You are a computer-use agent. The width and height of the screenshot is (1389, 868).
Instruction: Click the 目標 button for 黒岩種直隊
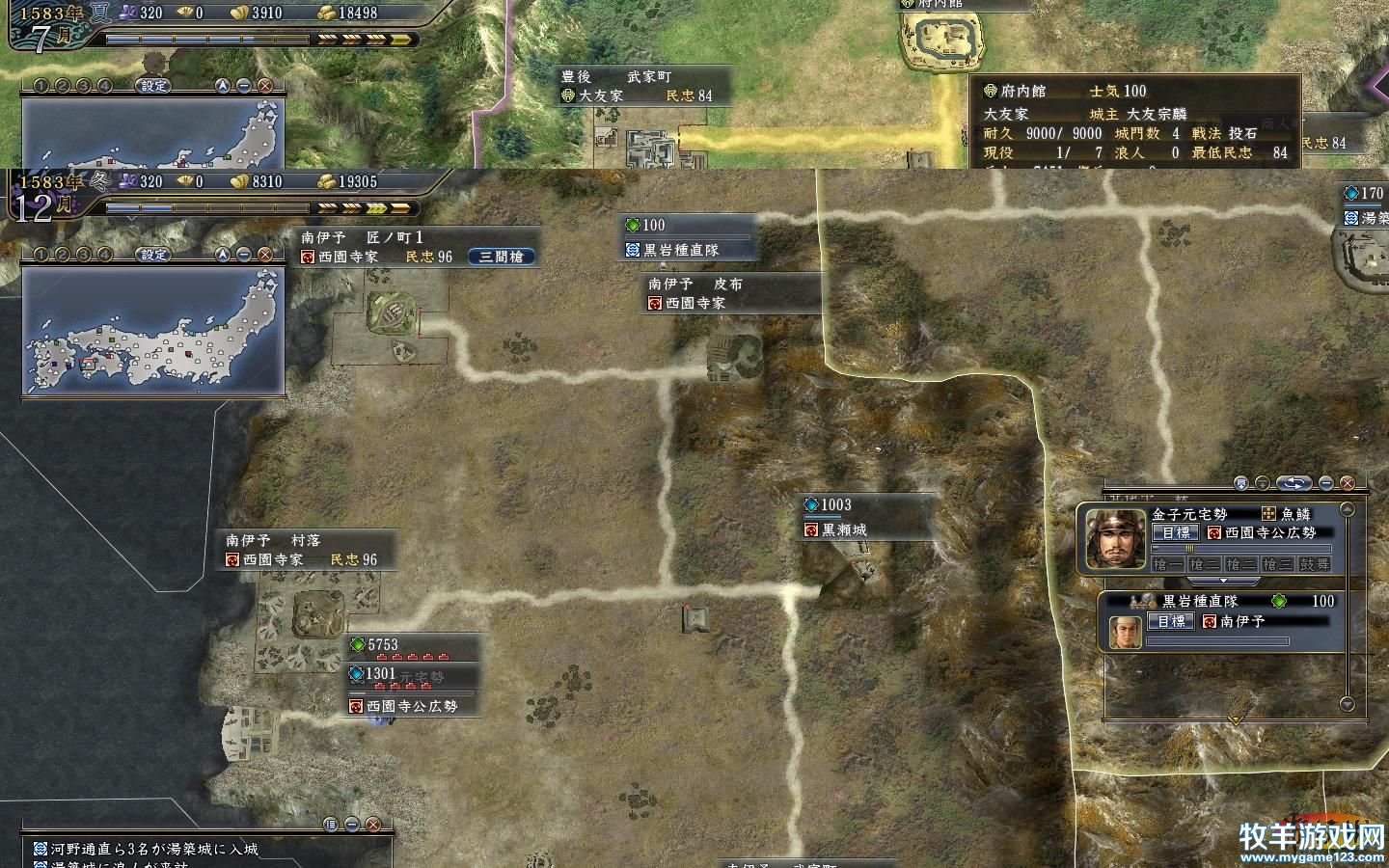[x=1171, y=622]
